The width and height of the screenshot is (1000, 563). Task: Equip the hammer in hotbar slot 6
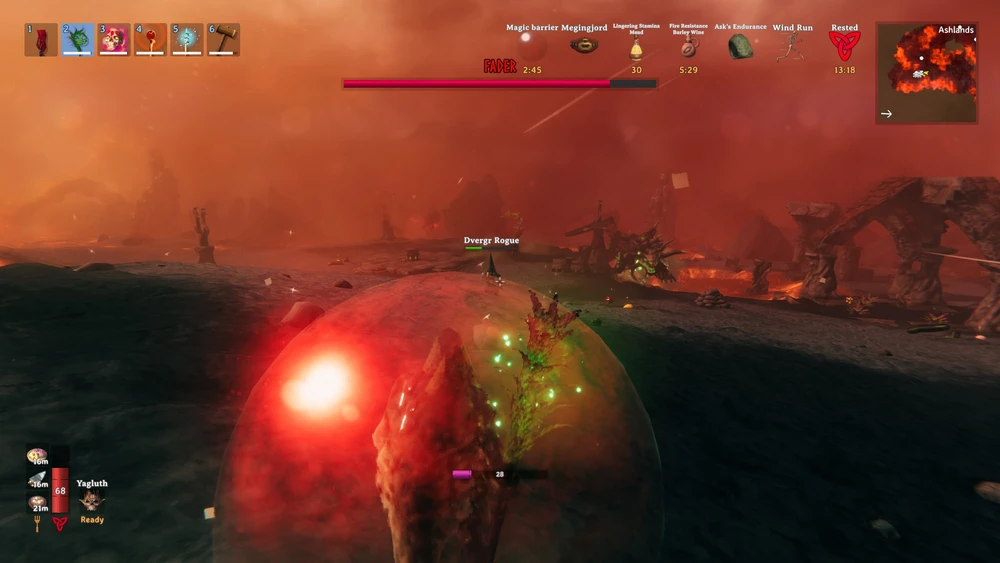(223, 40)
